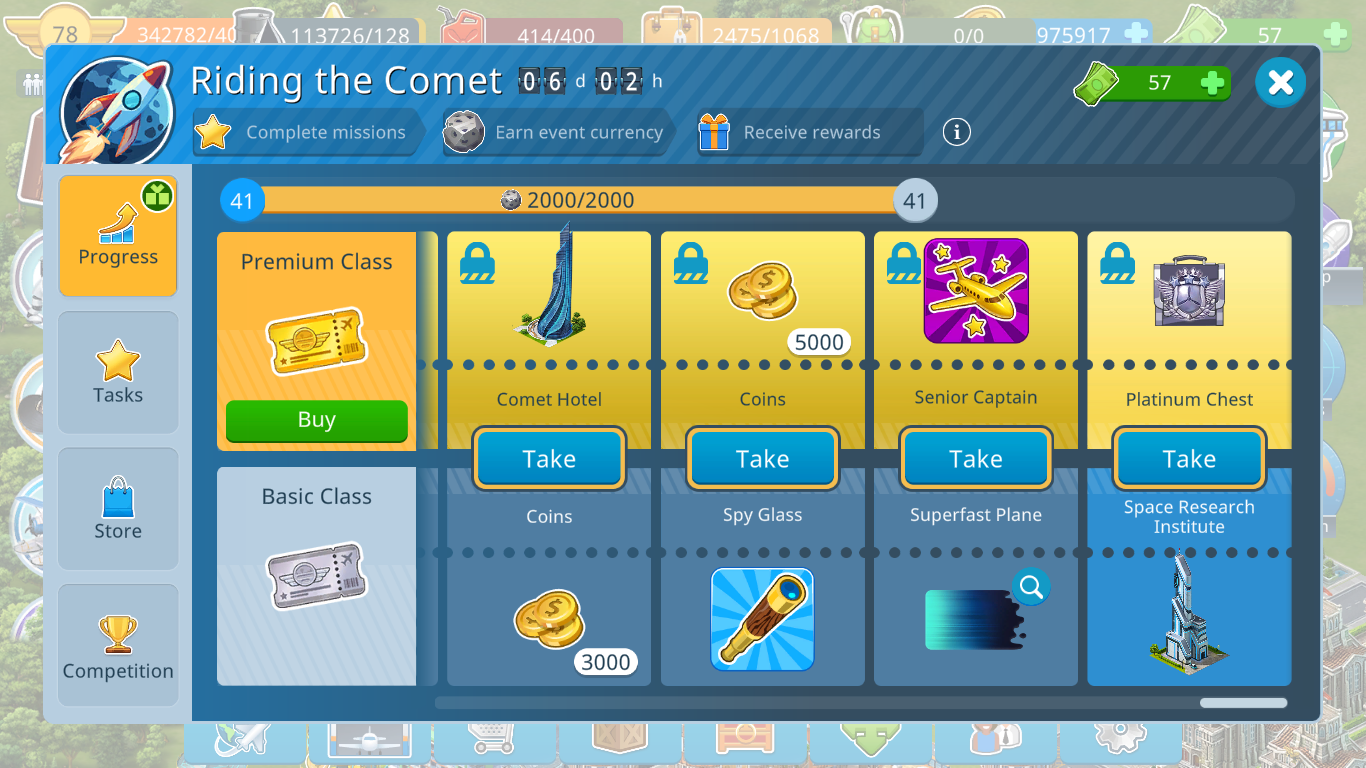Screen dimensions: 1366x768
Task: Take the Superfast Plane reward
Action: (975, 459)
